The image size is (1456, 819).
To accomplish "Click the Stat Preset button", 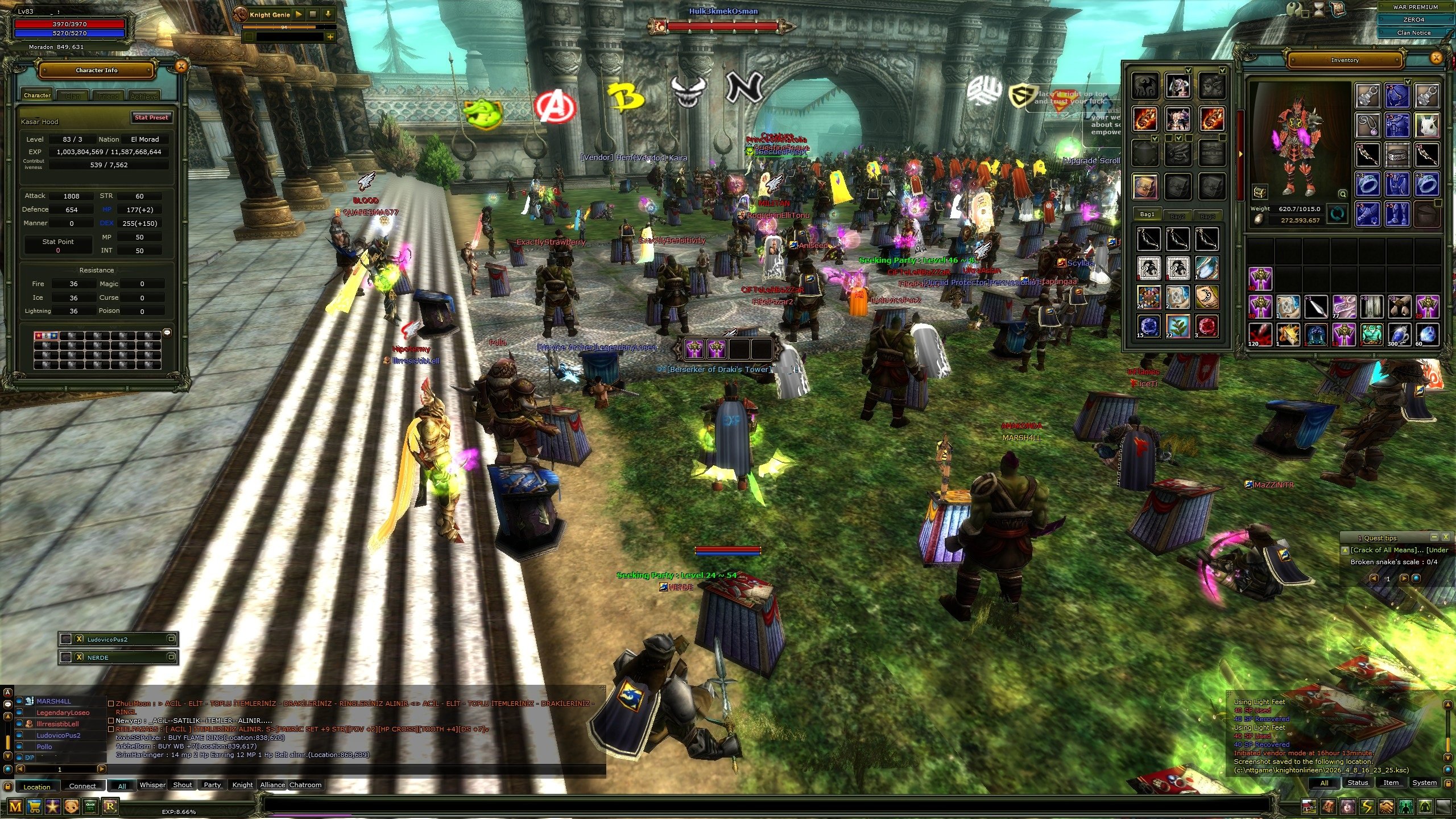I will (x=151, y=117).
